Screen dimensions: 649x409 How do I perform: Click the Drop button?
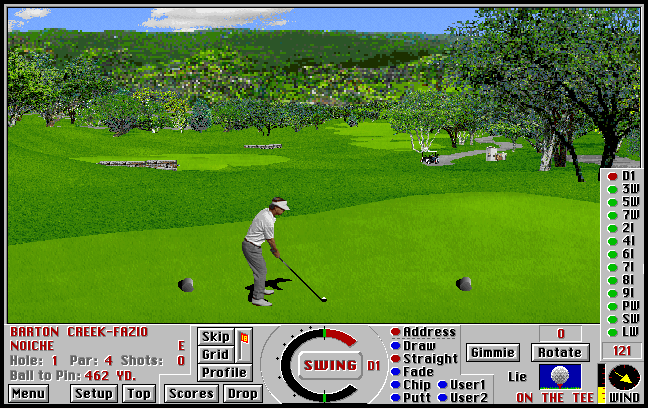[x=242, y=394]
